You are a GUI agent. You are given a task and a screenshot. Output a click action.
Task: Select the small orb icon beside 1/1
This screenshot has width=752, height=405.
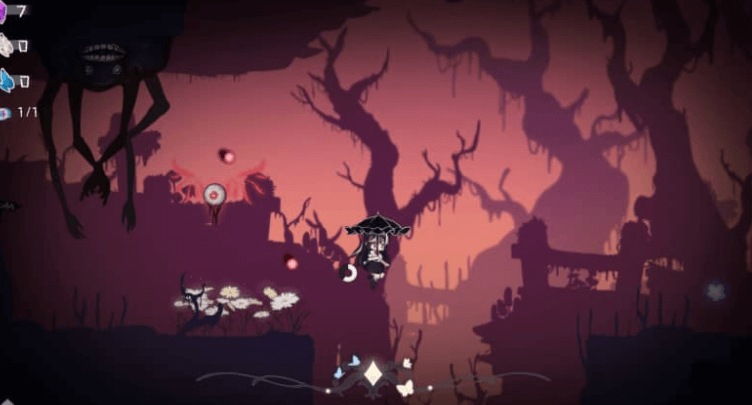4,113
